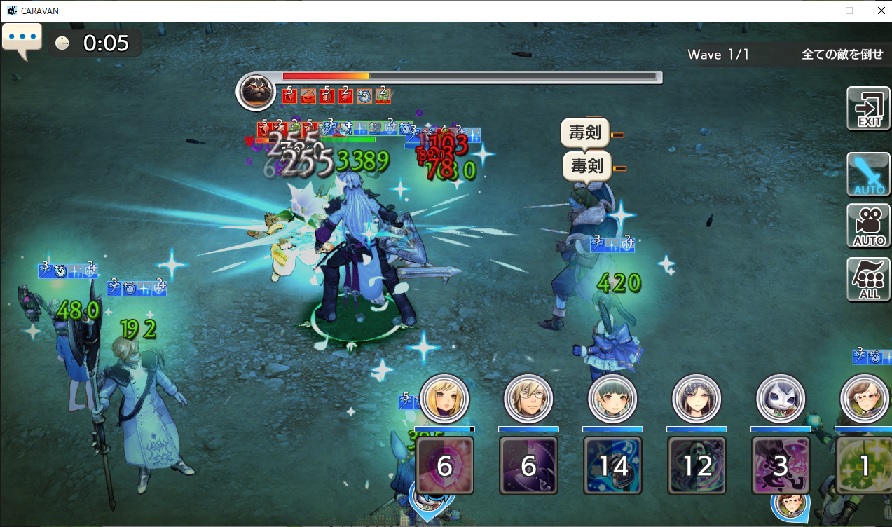Image resolution: width=892 pixels, height=527 pixels.
Task: Click the boss portrait icon
Action: (x=254, y=92)
